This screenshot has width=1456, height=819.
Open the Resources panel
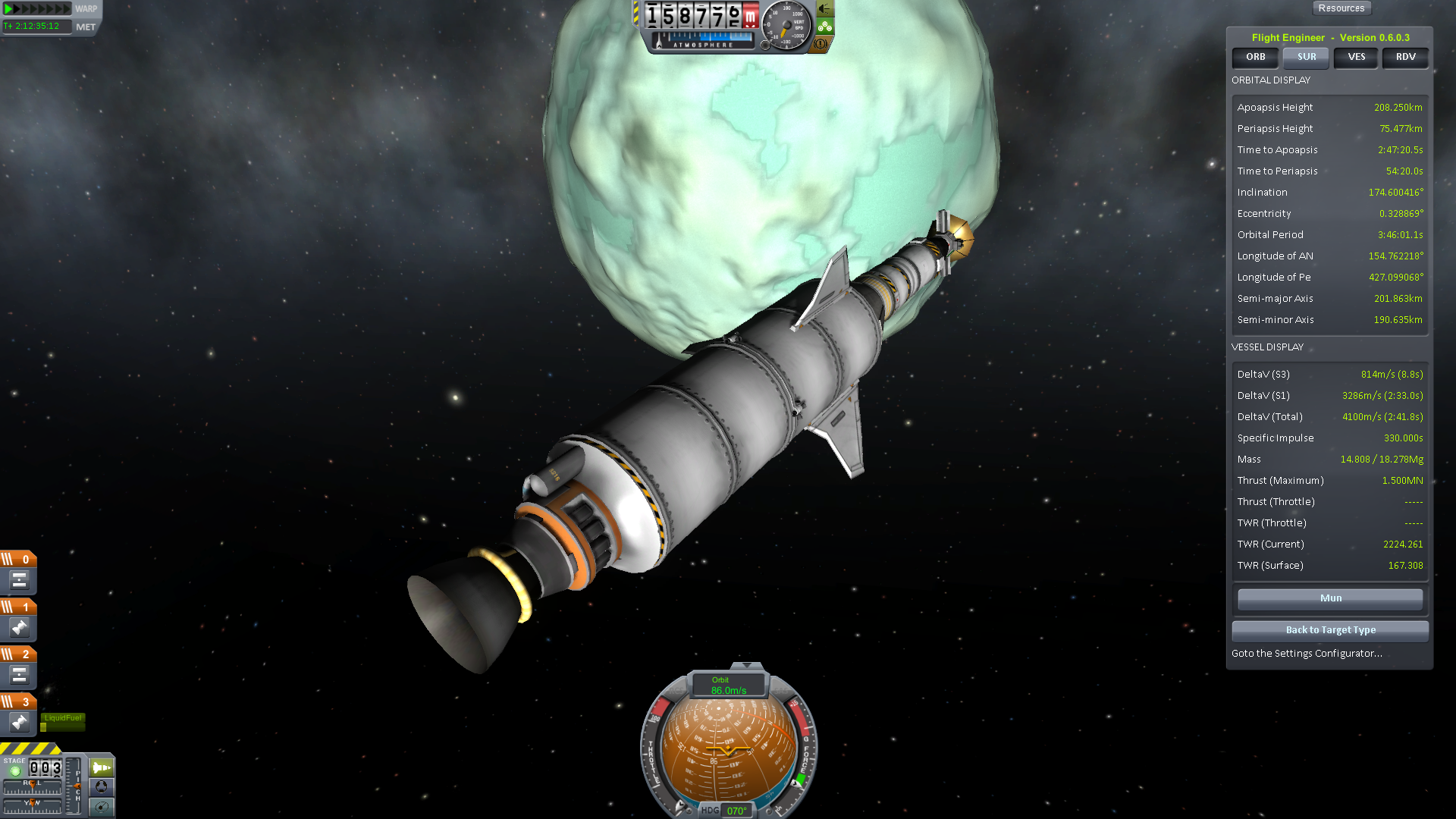[1341, 8]
